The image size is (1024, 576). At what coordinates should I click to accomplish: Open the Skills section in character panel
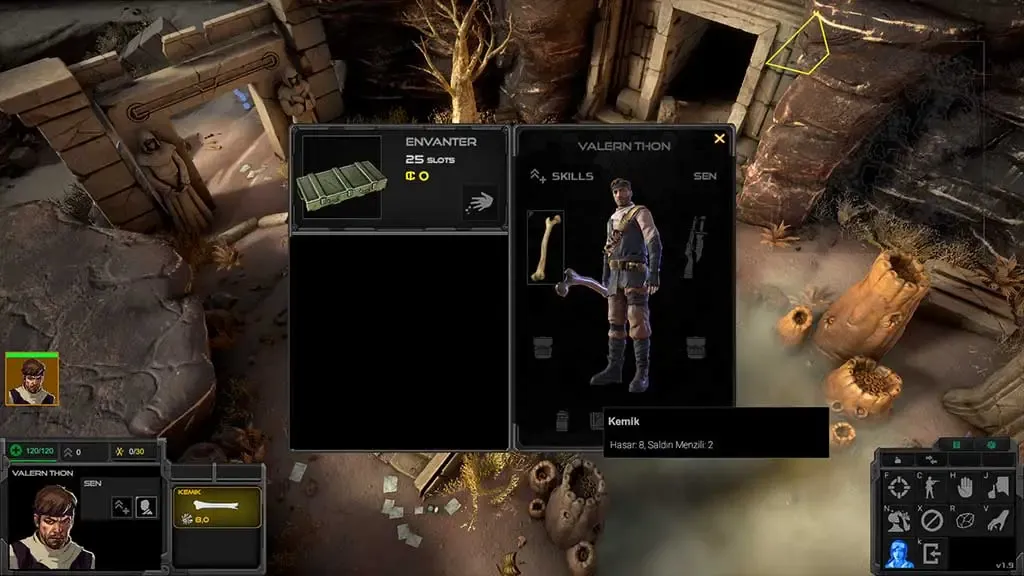pyautogui.click(x=562, y=176)
